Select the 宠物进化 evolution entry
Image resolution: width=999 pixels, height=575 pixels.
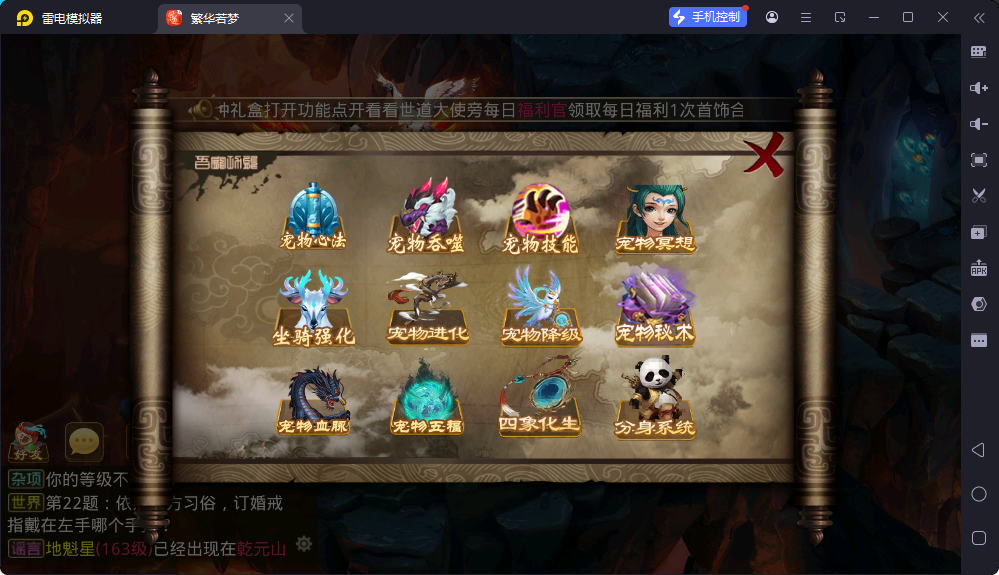coord(427,308)
